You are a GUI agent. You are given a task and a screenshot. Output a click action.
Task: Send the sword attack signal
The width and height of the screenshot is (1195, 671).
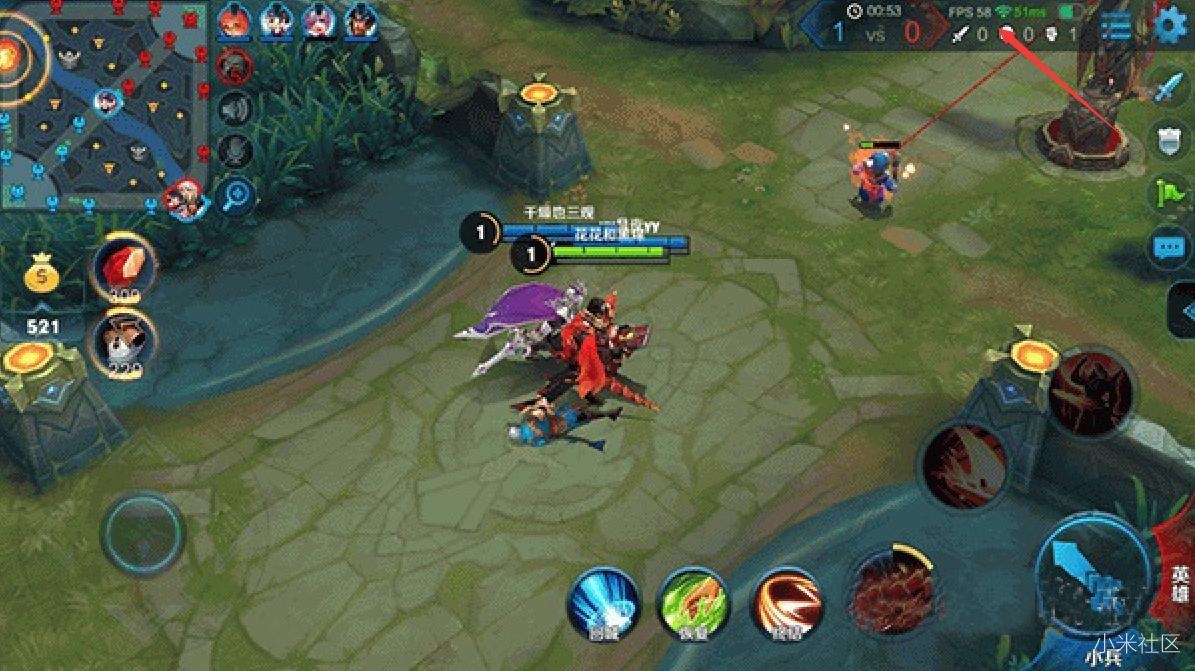click(1168, 87)
